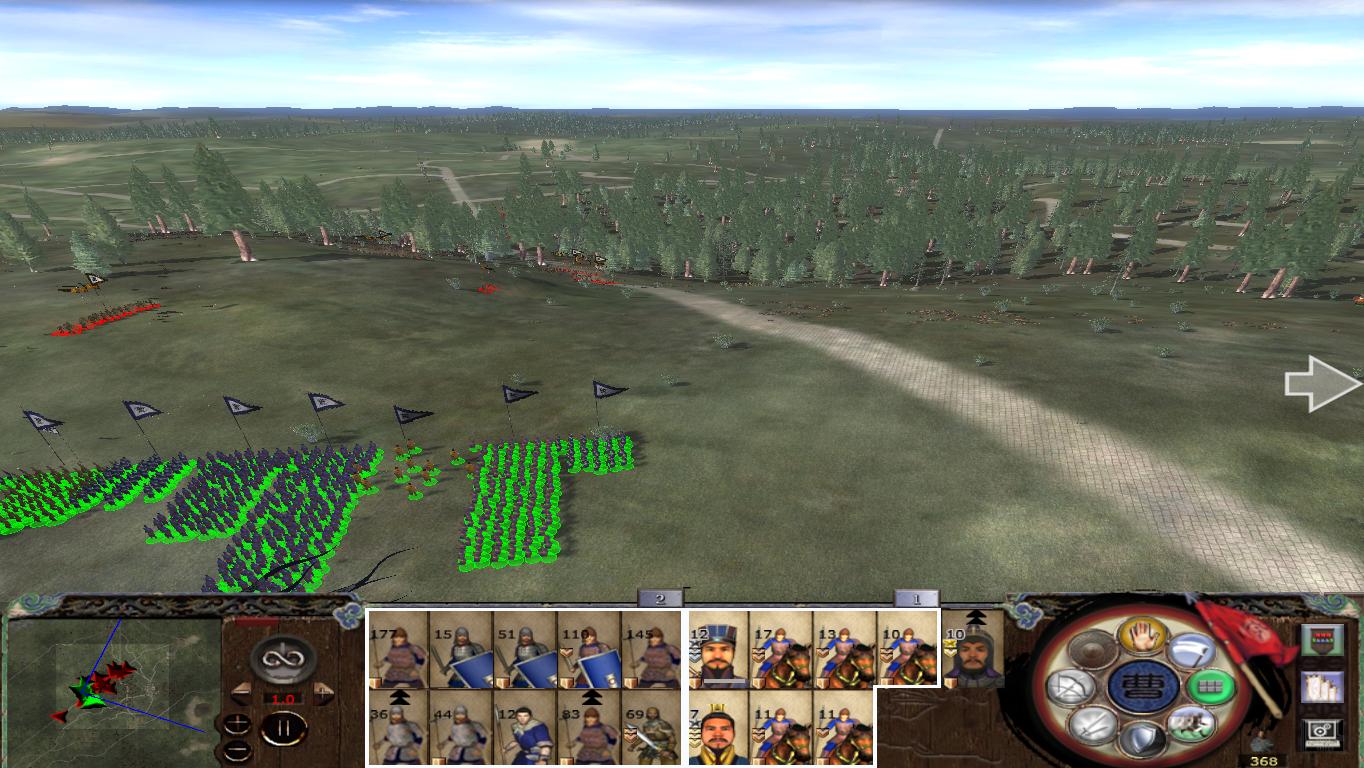Select the crossed-swords order icon

[1094, 727]
